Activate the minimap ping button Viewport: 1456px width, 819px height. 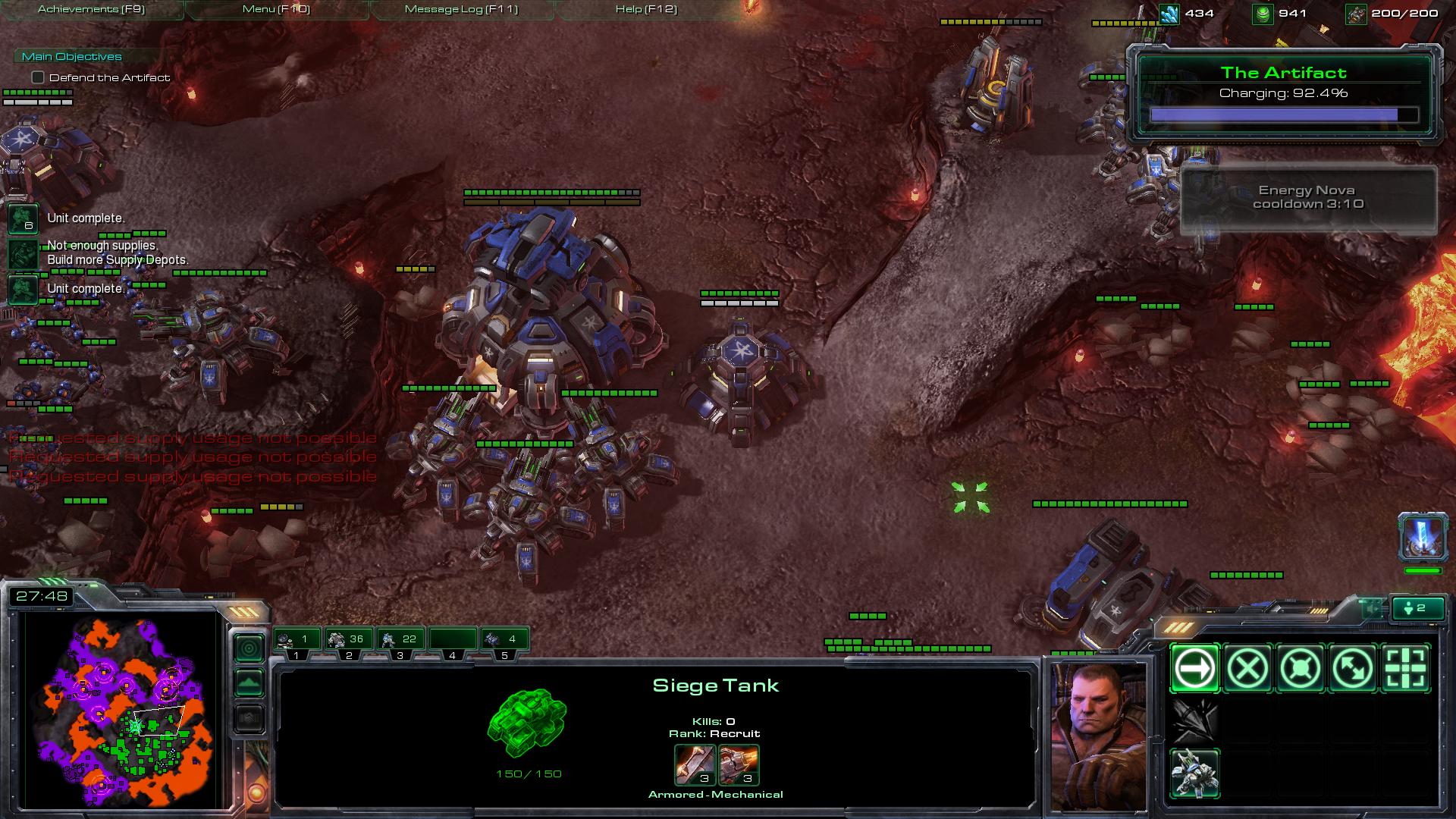coord(249,648)
